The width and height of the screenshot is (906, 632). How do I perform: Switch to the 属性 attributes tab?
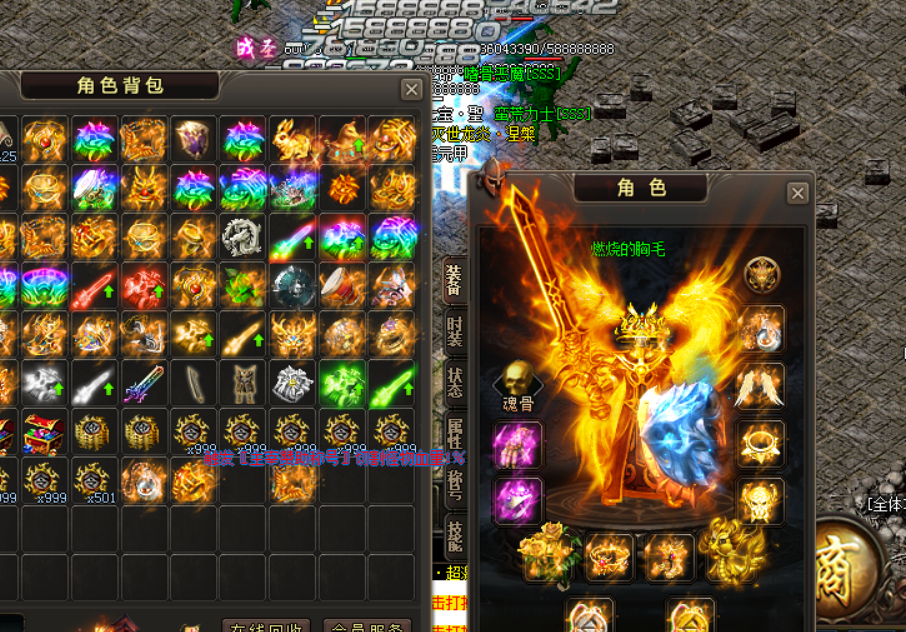point(453,432)
